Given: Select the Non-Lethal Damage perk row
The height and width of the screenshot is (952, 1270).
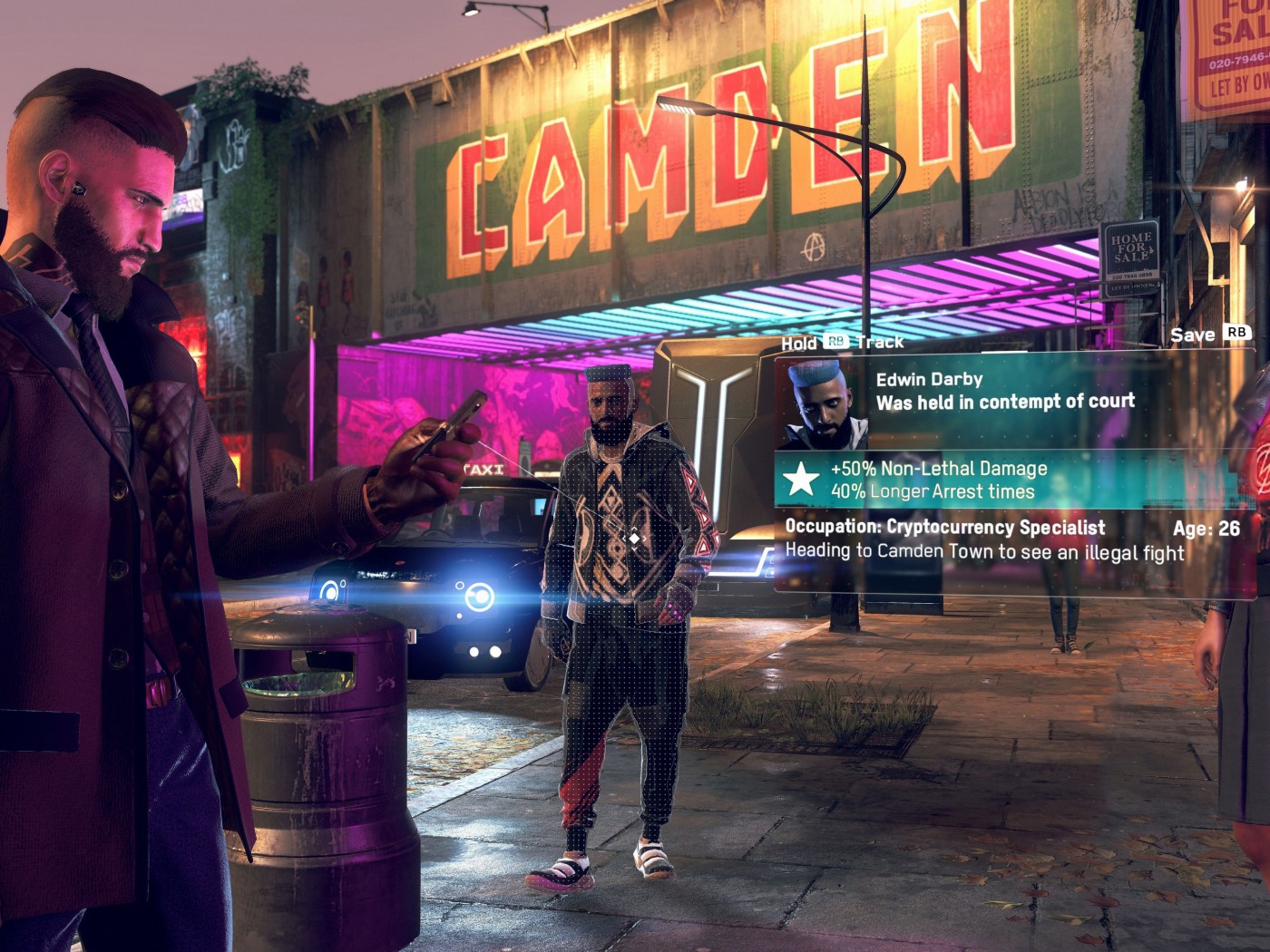Looking at the screenshot, I should (x=939, y=469).
